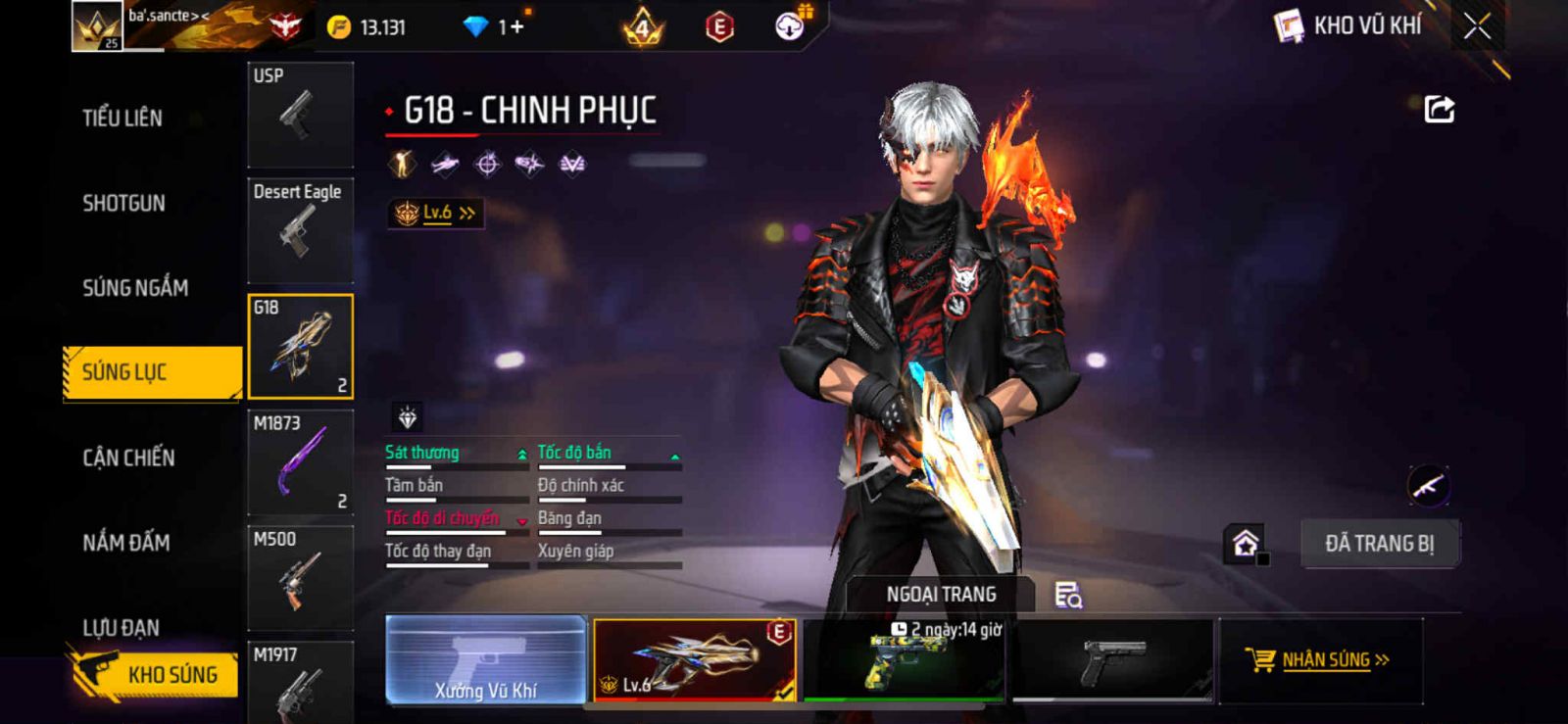The image size is (1568, 724).
Task: Choose the CẬN CHIẾN category
Action: (128, 458)
